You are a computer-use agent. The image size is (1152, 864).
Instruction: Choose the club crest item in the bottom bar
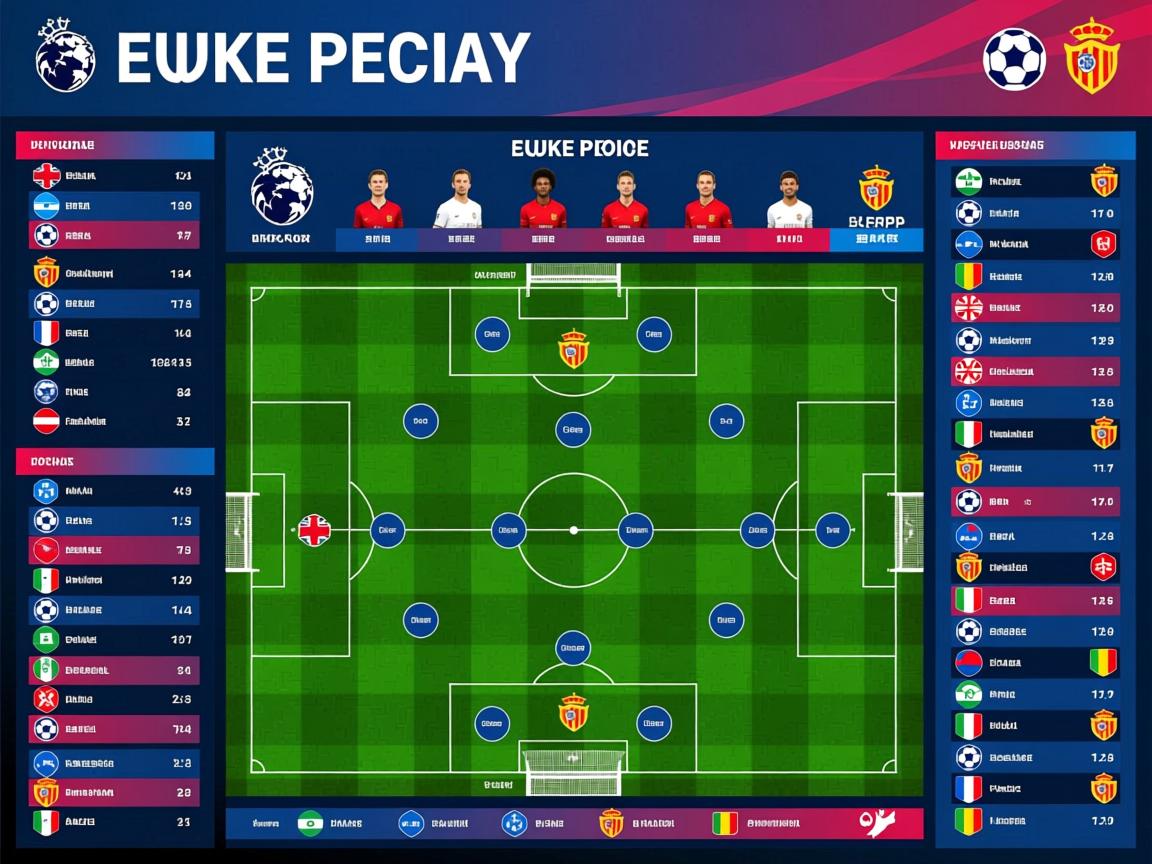[611, 823]
